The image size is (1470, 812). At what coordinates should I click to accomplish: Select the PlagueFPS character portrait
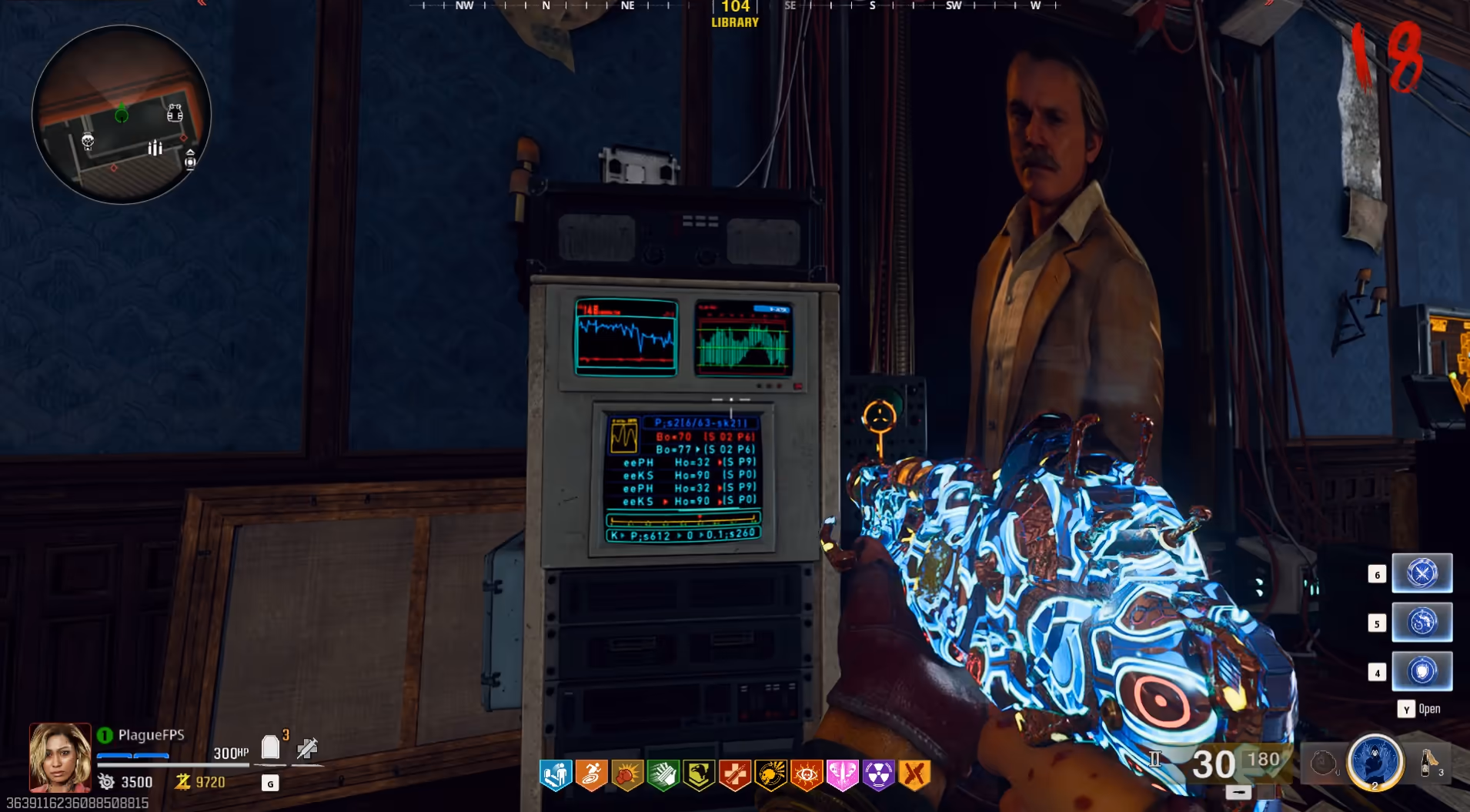click(60, 757)
